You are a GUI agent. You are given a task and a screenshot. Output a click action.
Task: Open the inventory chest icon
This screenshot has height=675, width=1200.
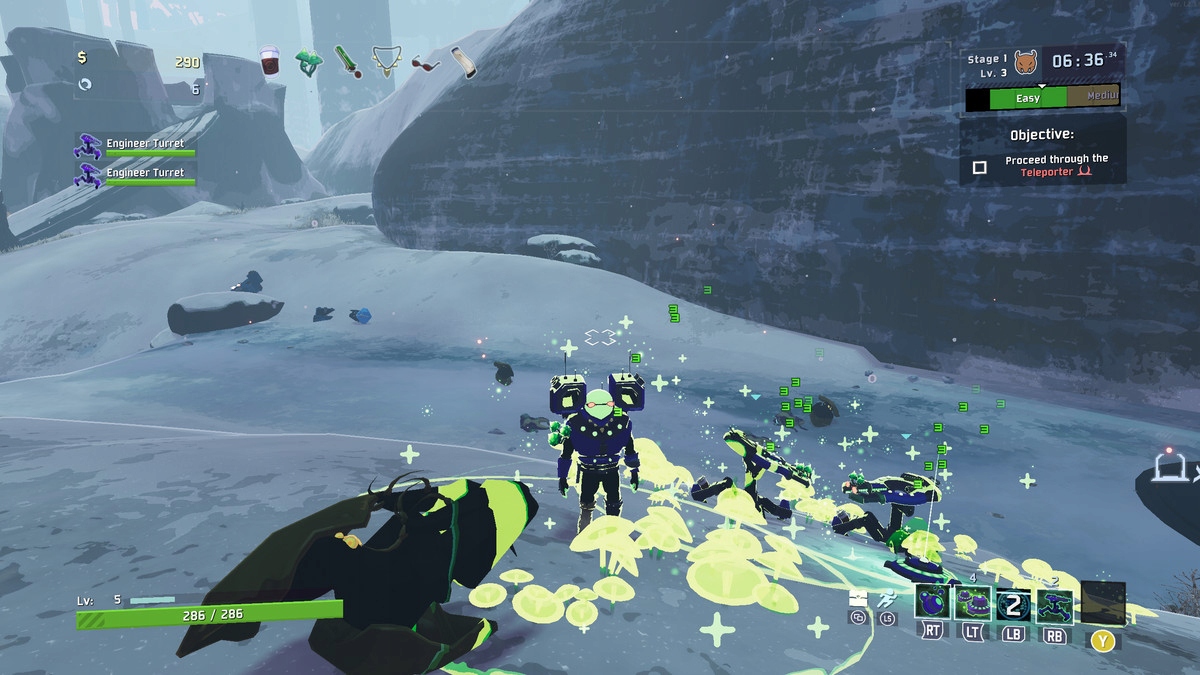point(857,599)
